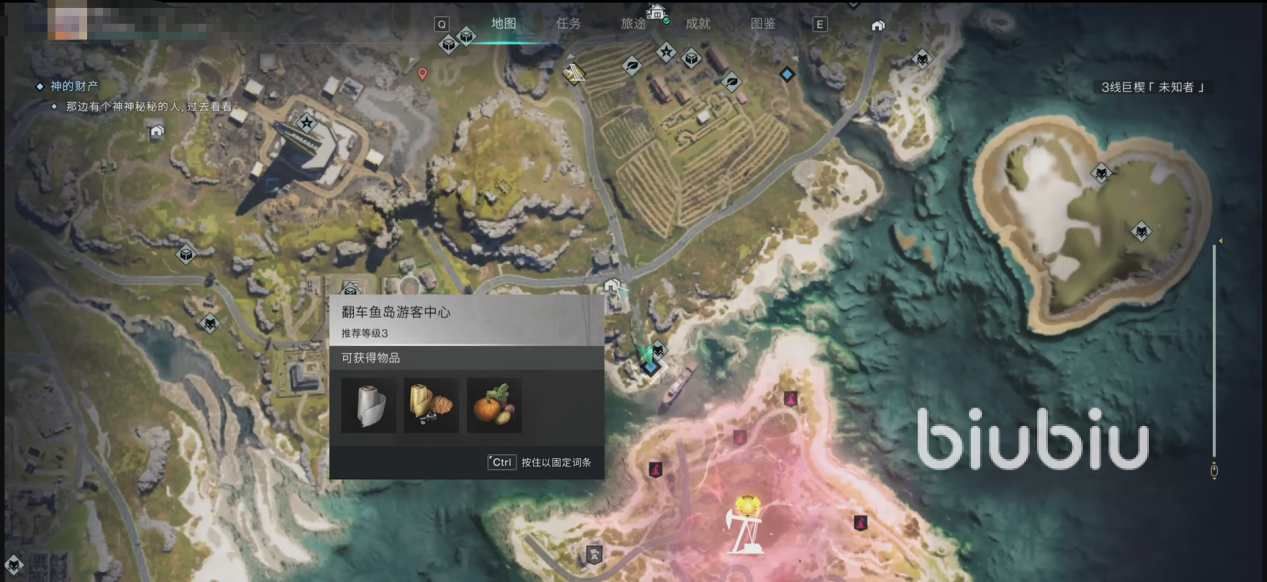
Task: Go to the 成就 achievements tab
Action: coord(698,23)
